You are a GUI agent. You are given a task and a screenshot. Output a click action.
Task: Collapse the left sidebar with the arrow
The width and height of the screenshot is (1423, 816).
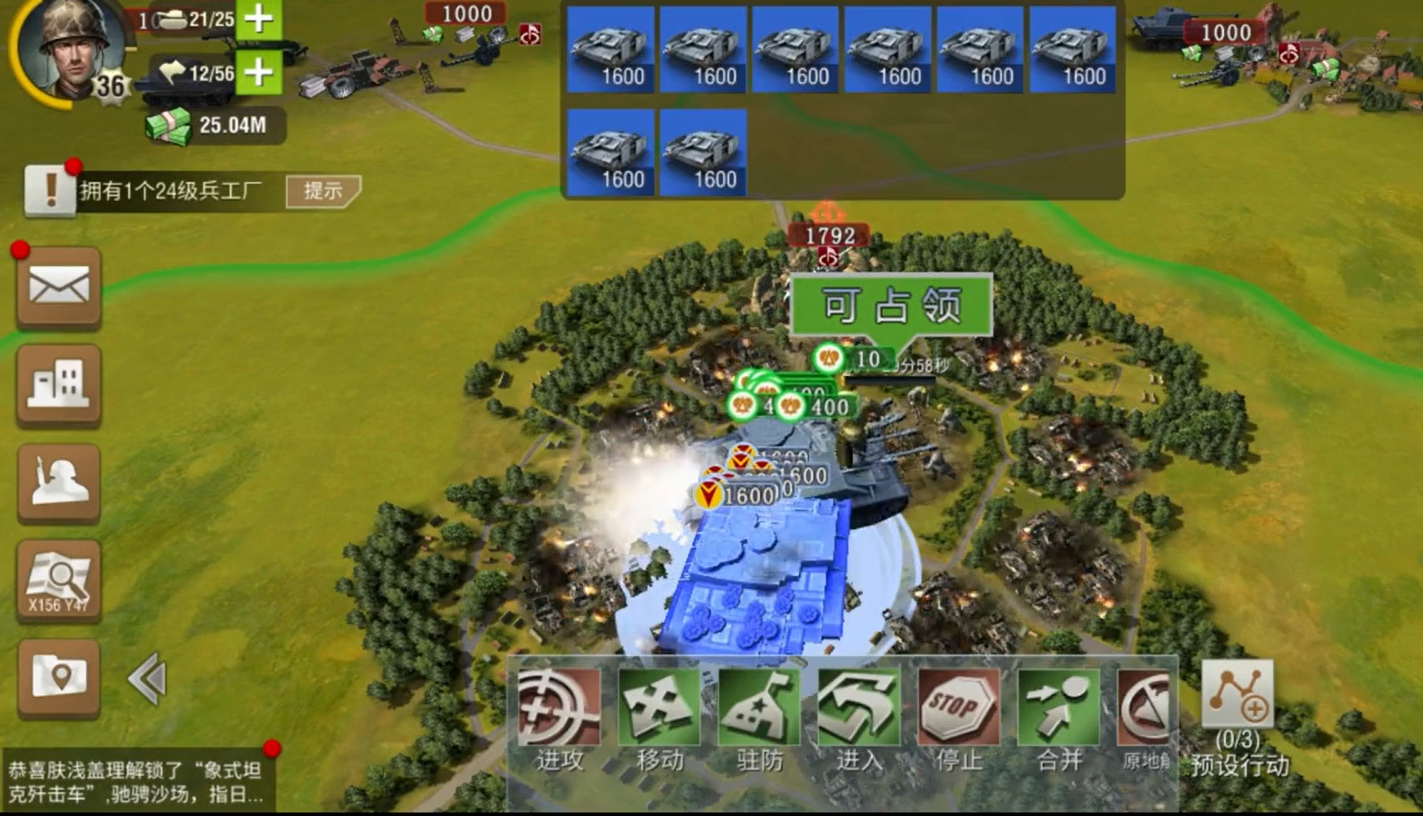147,680
